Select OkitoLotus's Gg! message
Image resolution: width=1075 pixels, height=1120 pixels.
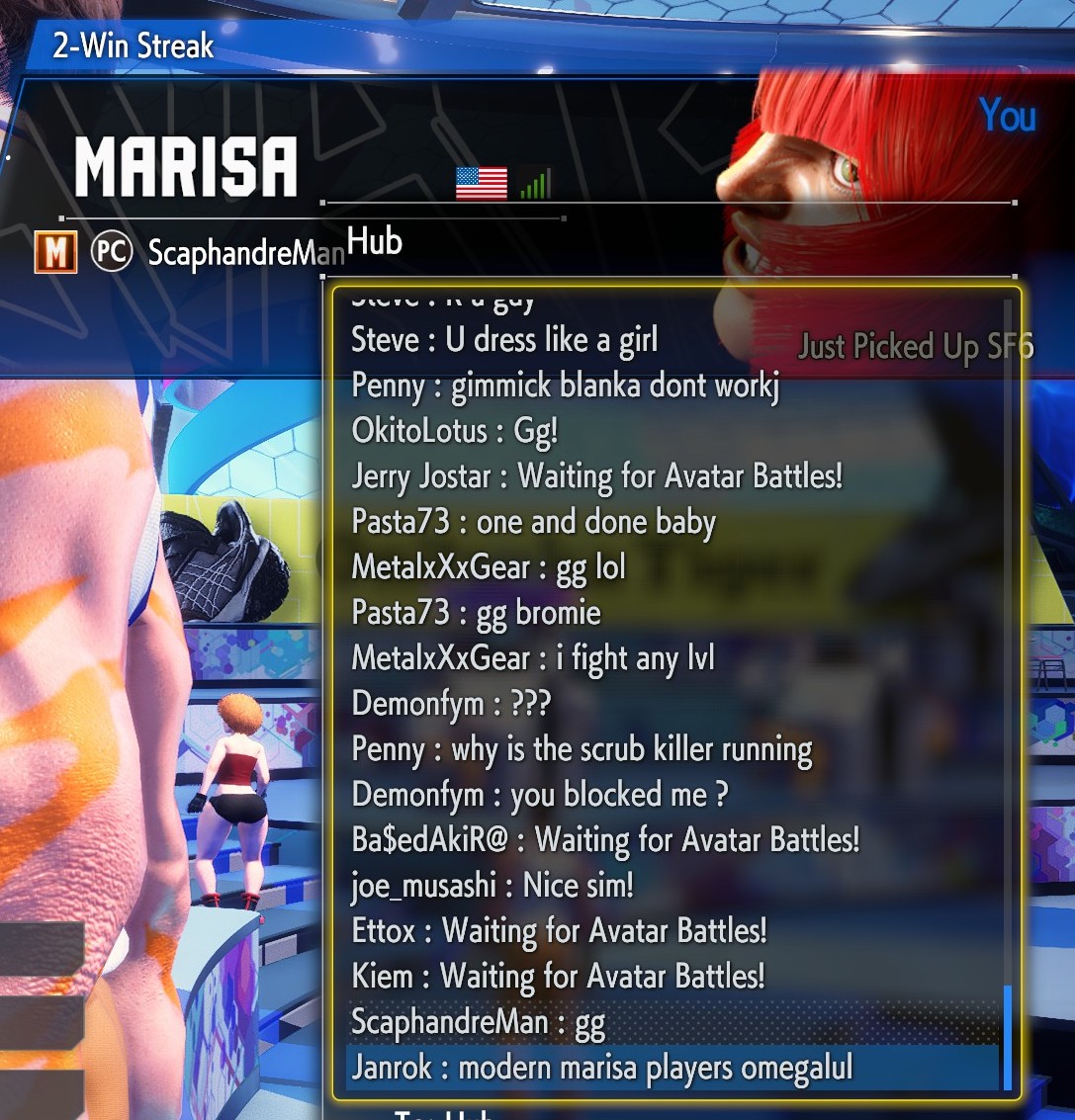tap(455, 431)
